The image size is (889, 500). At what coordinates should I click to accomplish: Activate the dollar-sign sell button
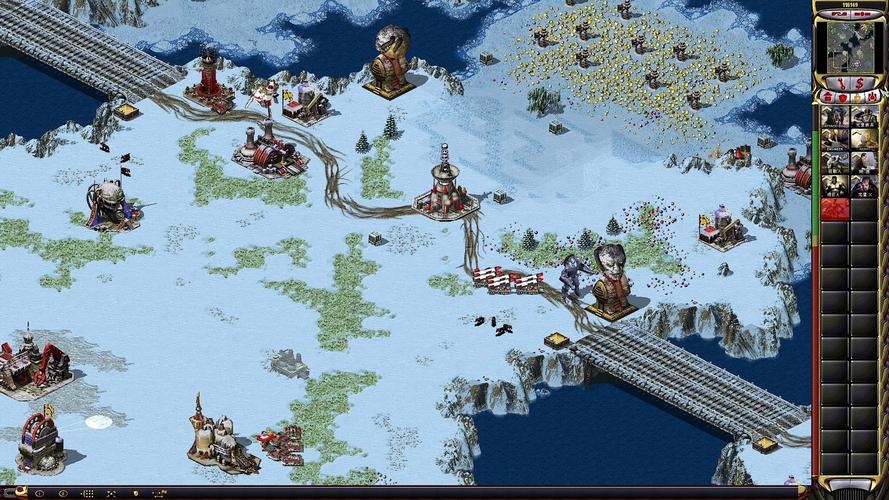coord(860,83)
